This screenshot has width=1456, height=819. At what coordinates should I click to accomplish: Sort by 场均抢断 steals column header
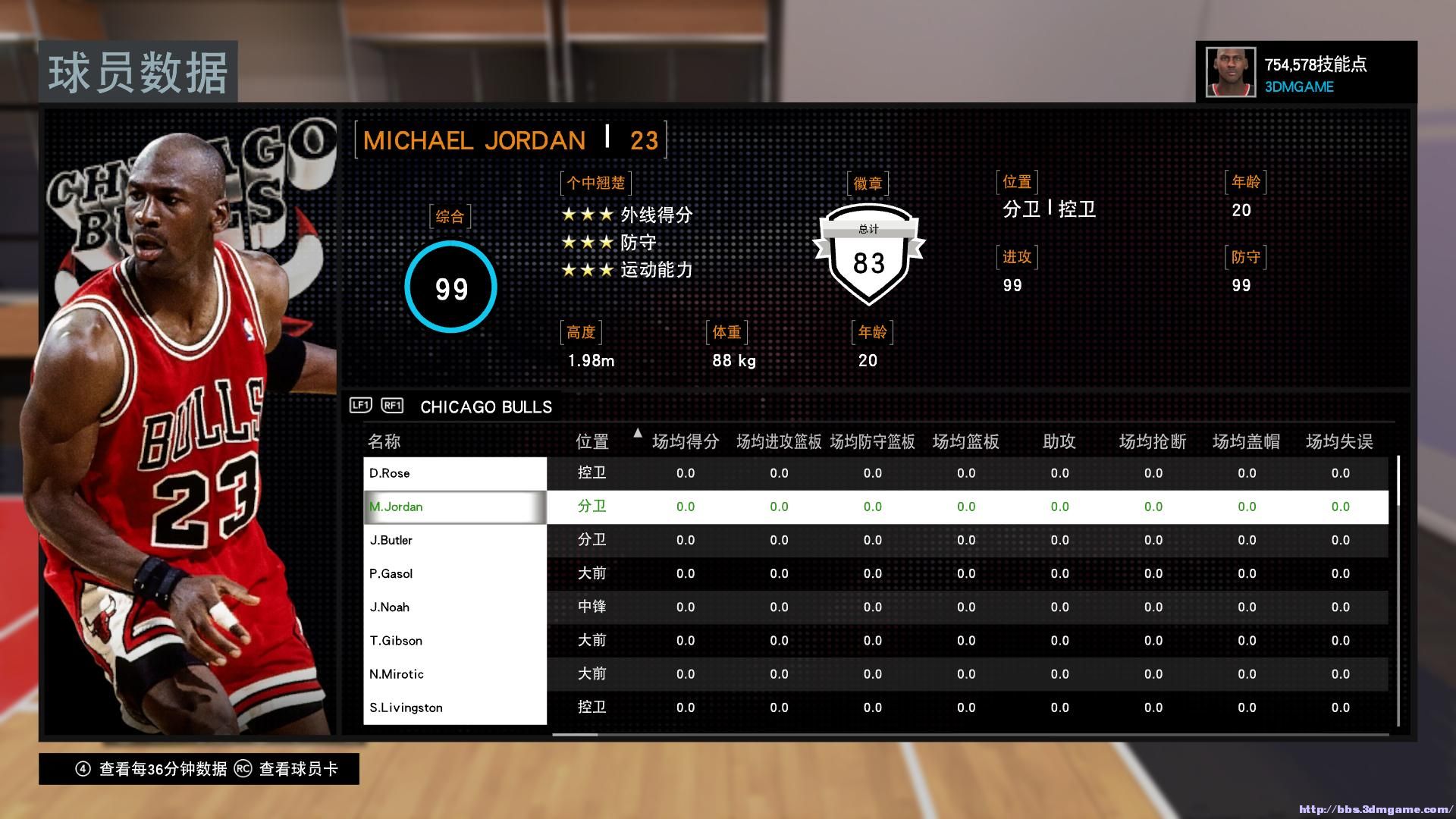click(1153, 441)
